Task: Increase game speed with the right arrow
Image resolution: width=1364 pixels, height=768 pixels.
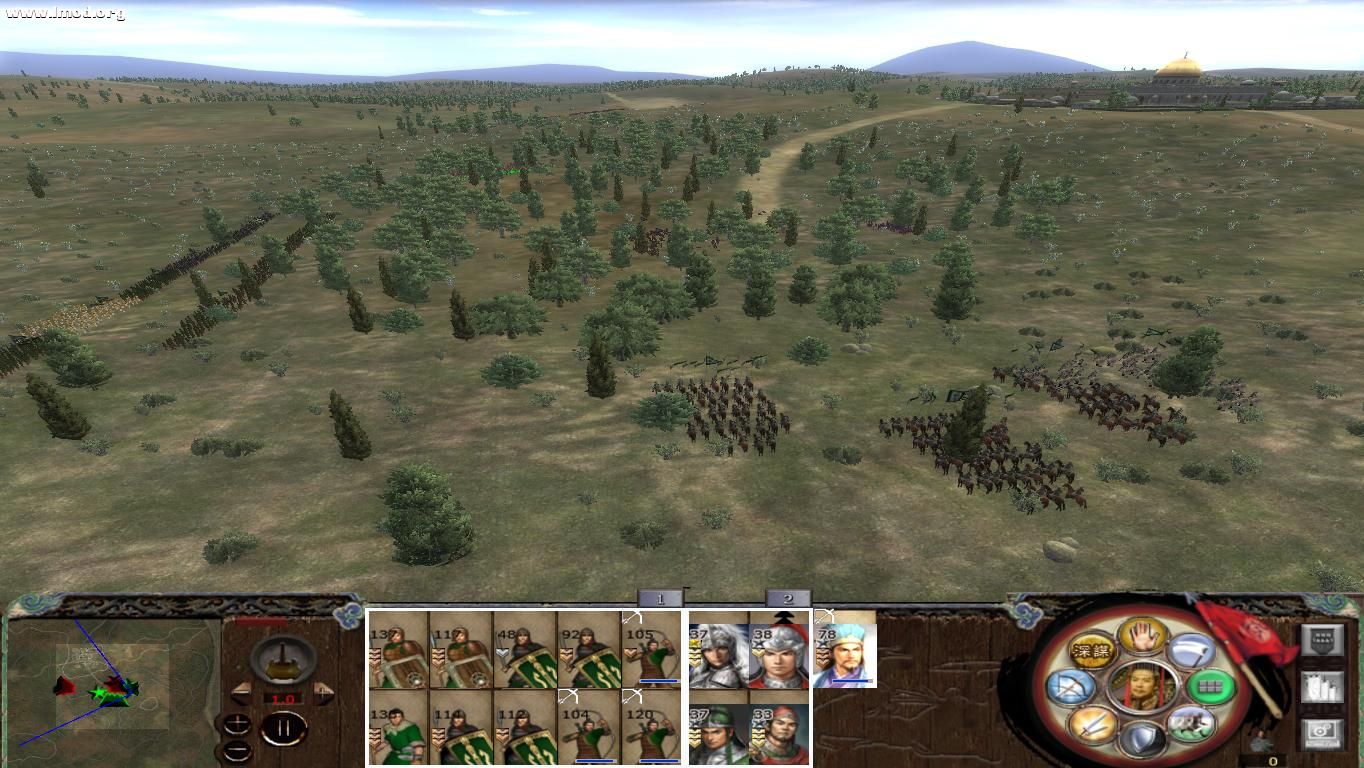Action: click(322, 692)
